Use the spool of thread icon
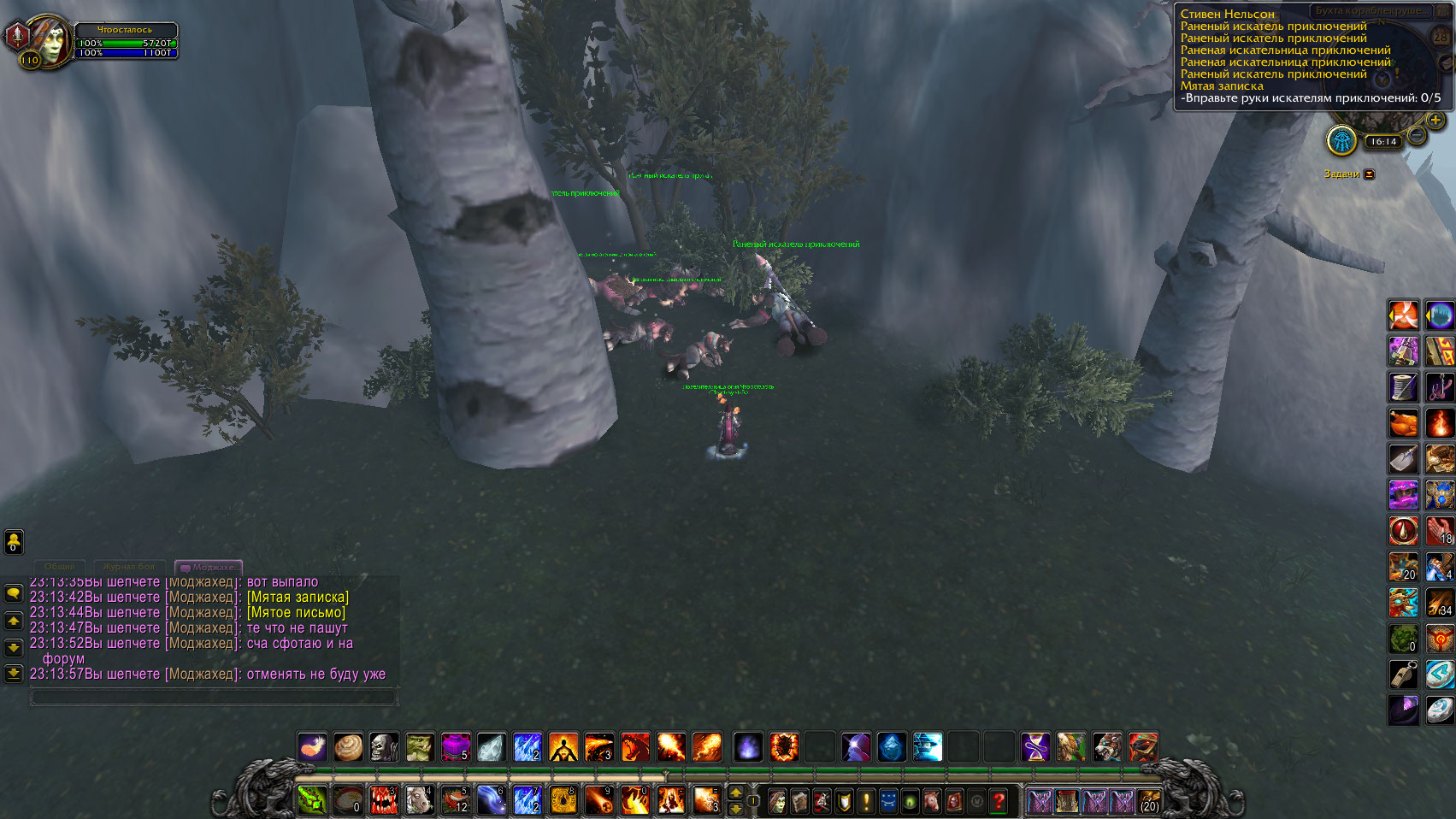This screenshot has height=819, width=1456. click(1403, 387)
